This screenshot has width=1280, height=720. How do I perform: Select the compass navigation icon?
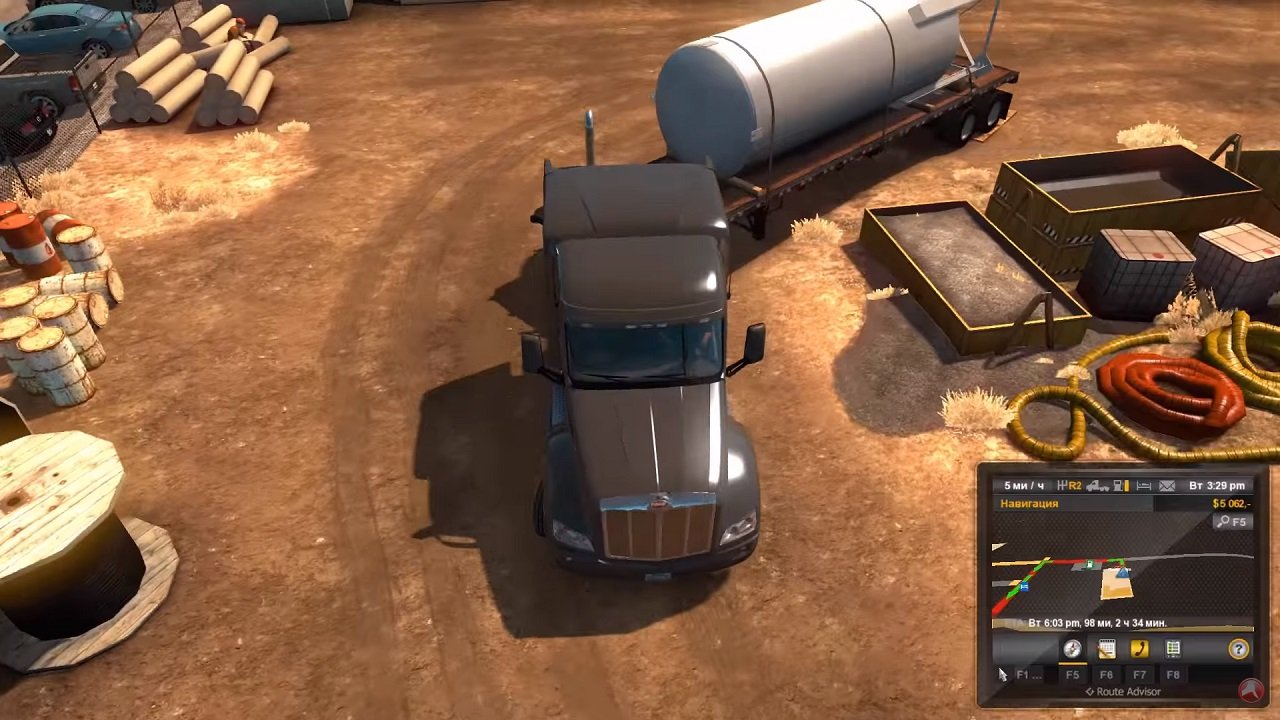pos(1072,648)
